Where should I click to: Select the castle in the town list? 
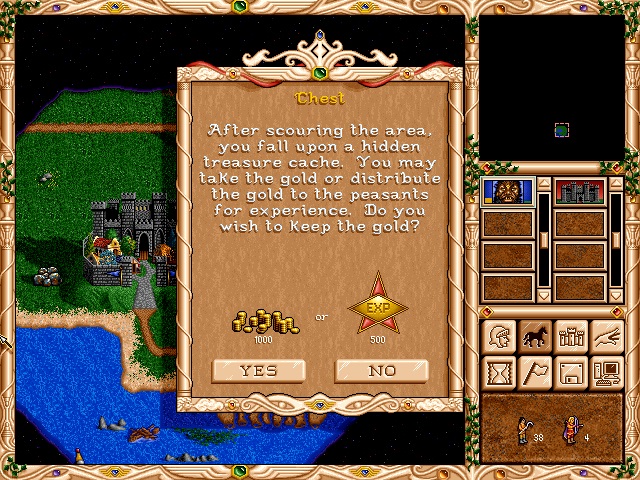click(x=579, y=192)
